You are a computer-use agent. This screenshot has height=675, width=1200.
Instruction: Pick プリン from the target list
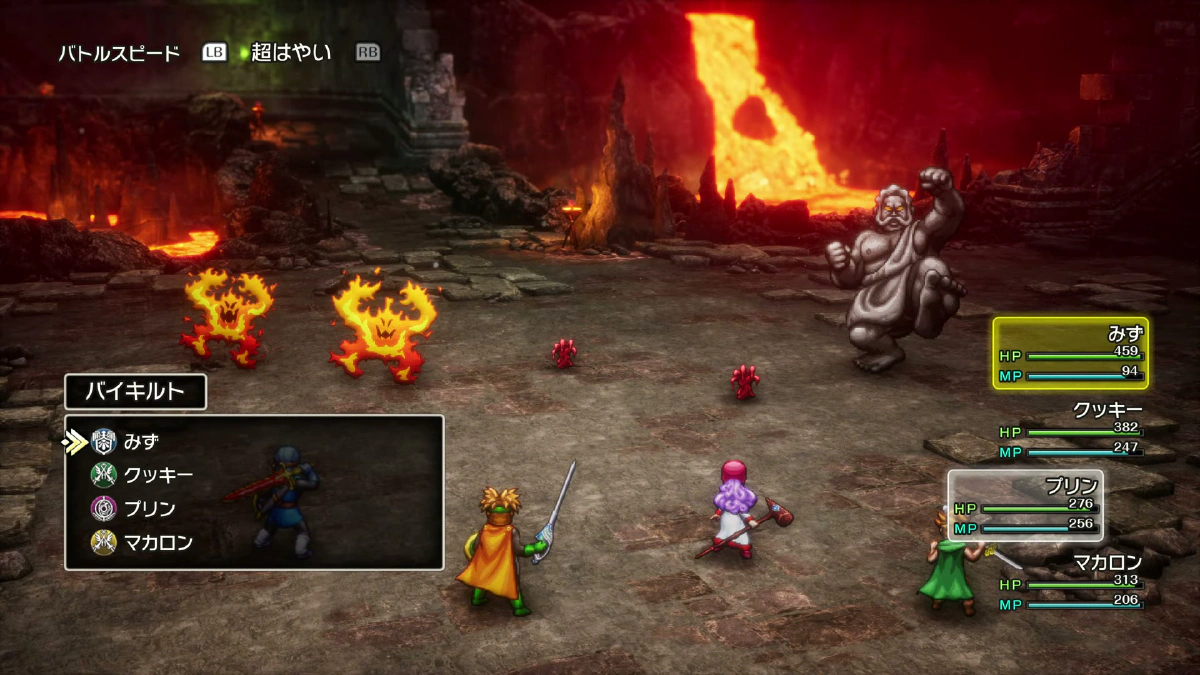(x=149, y=509)
